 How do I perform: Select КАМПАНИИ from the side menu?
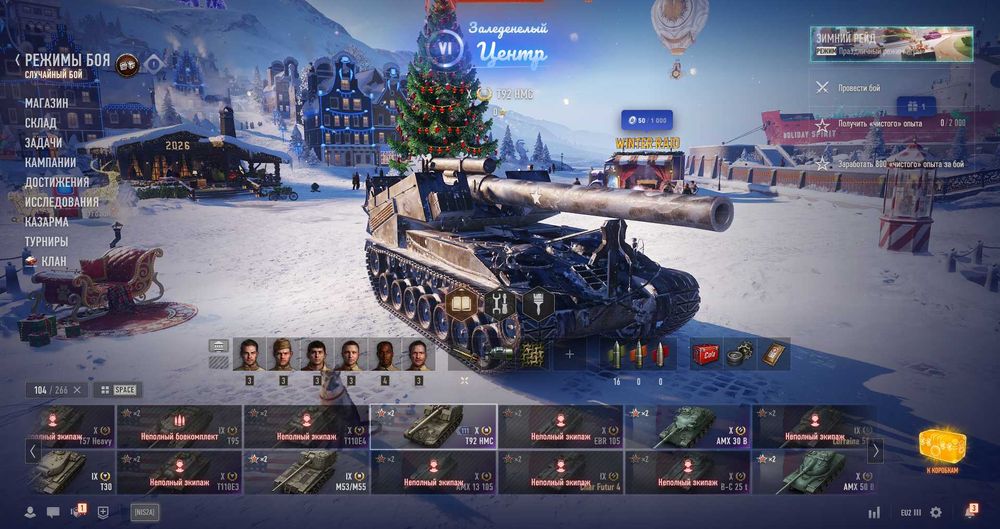pos(50,162)
